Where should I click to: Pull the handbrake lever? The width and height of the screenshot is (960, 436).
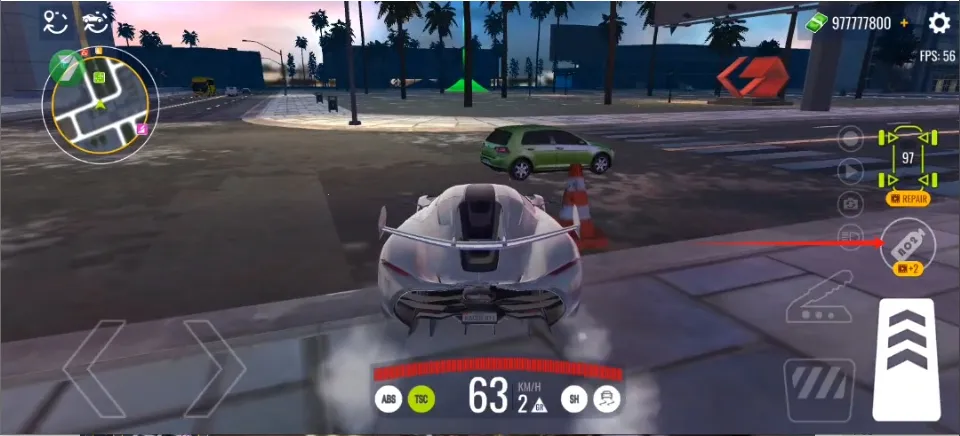point(819,299)
